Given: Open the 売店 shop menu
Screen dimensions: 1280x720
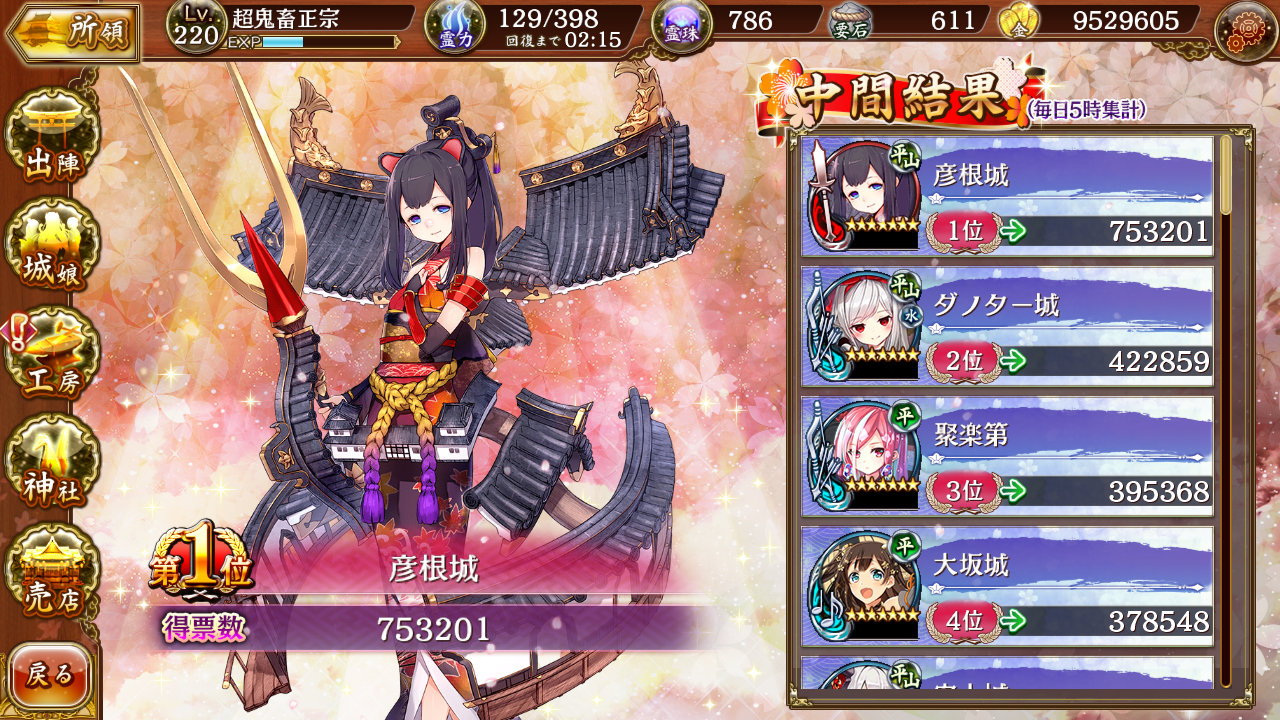Looking at the screenshot, I should click(x=52, y=573).
